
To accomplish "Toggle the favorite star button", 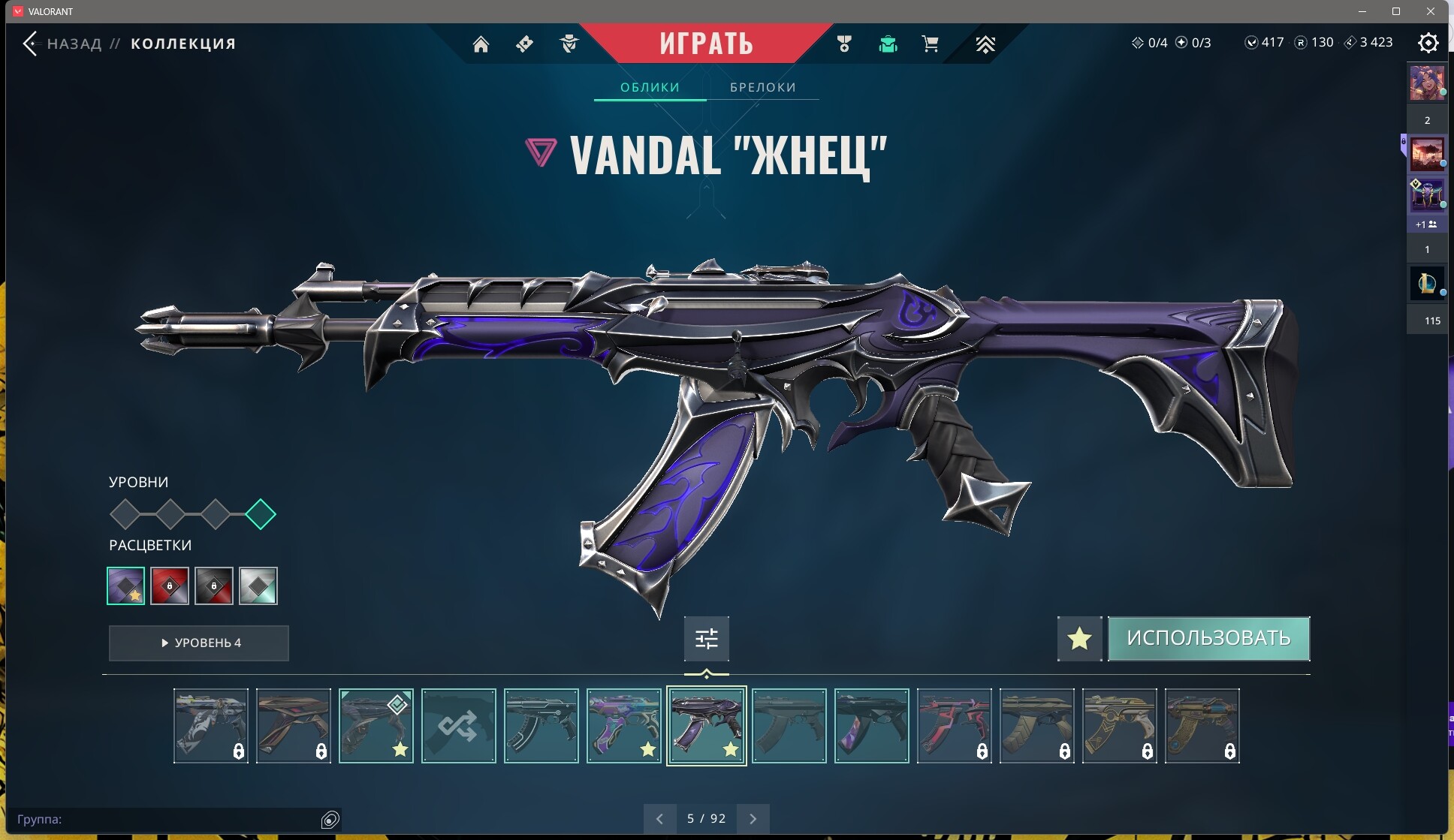I will pos(1079,639).
